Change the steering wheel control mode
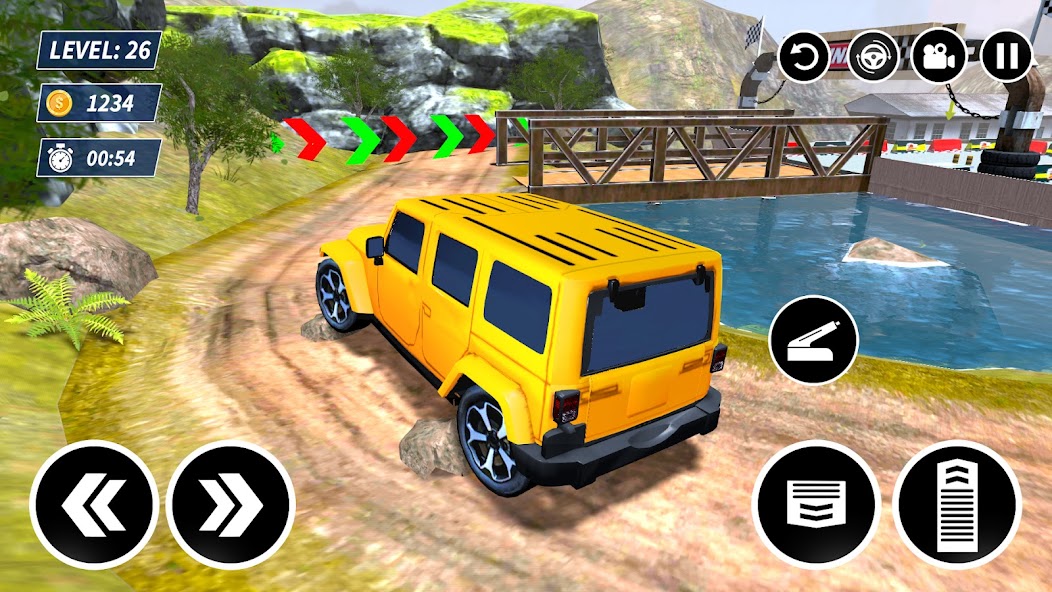1052x592 pixels. [x=873, y=55]
